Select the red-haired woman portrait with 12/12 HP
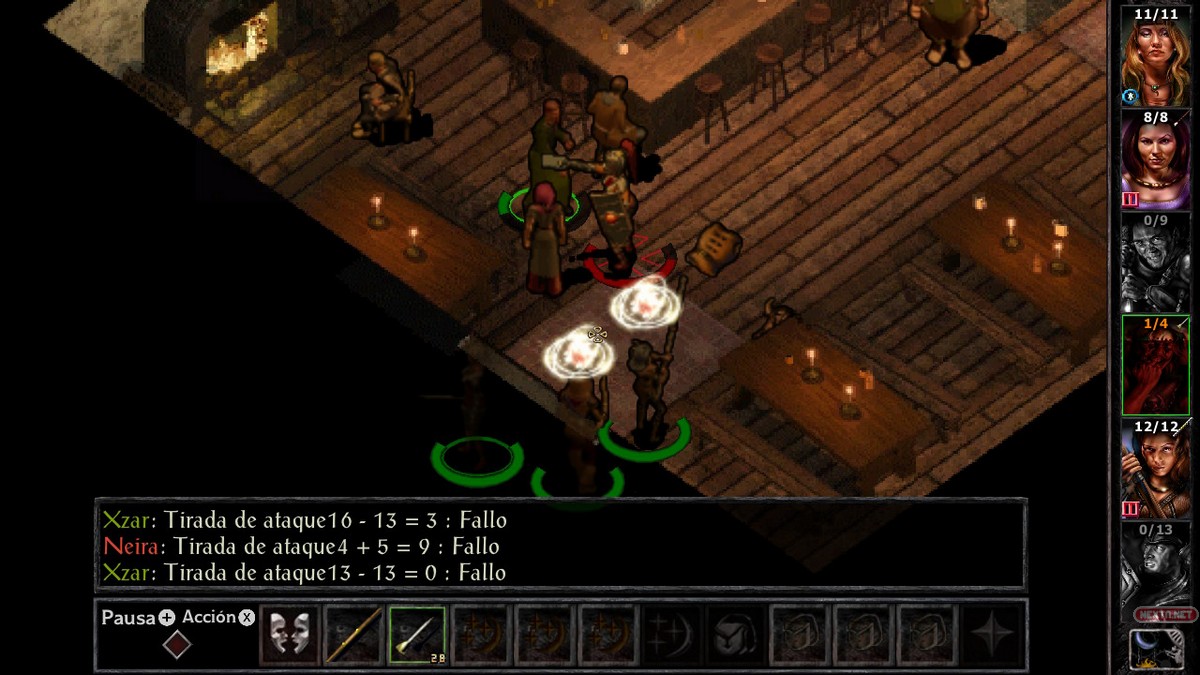The width and height of the screenshot is (1200, 675). pos(1155,470)
